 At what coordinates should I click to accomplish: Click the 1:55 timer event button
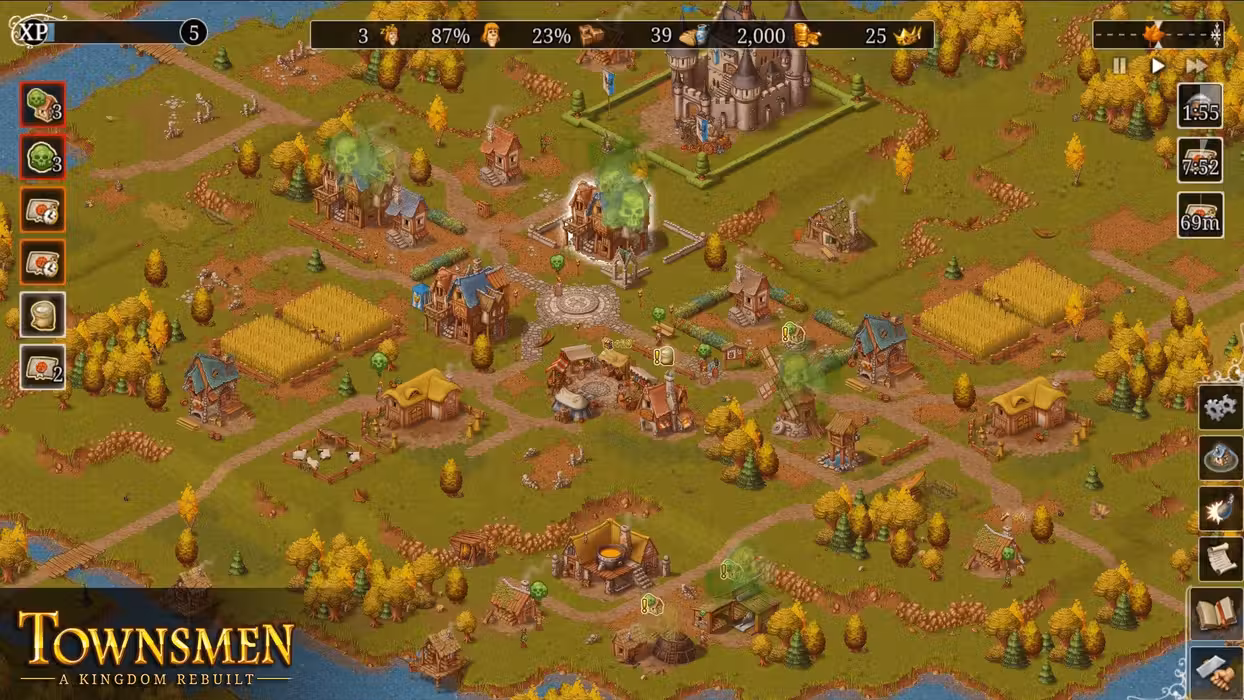(1200, 107)
